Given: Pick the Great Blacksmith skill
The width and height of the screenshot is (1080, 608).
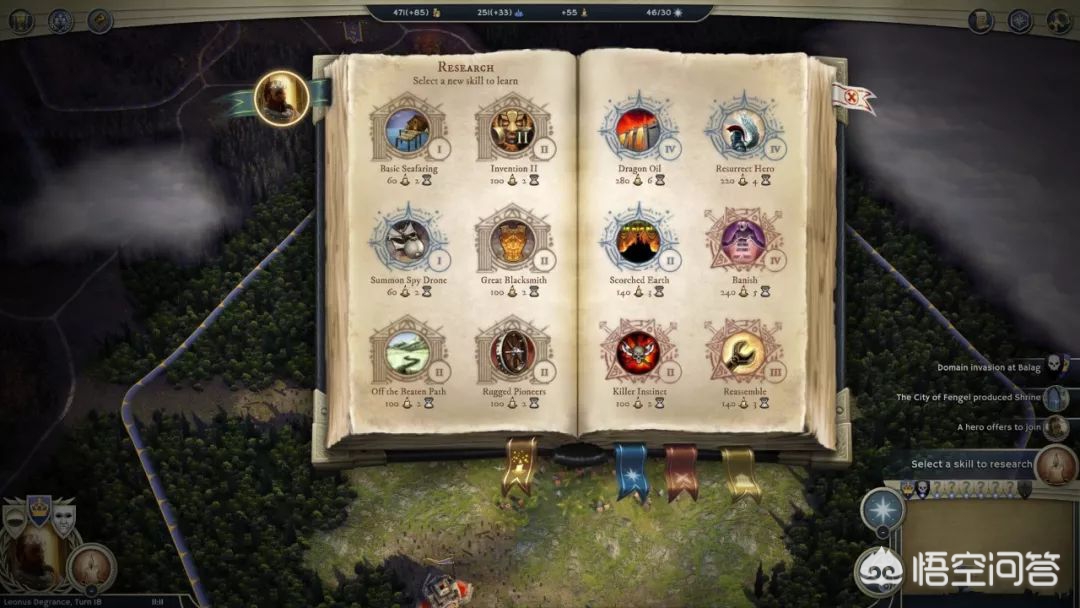Looking at the screenshot, I should (513, 240).
